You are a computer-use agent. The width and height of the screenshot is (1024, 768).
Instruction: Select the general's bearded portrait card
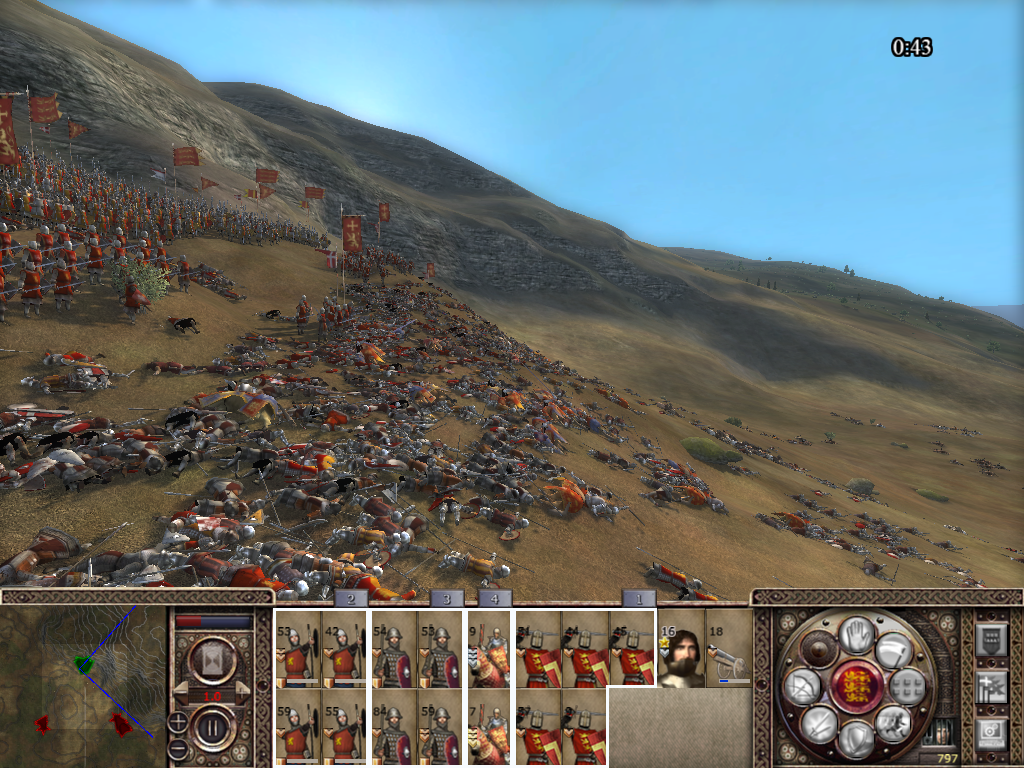point(682,648)
